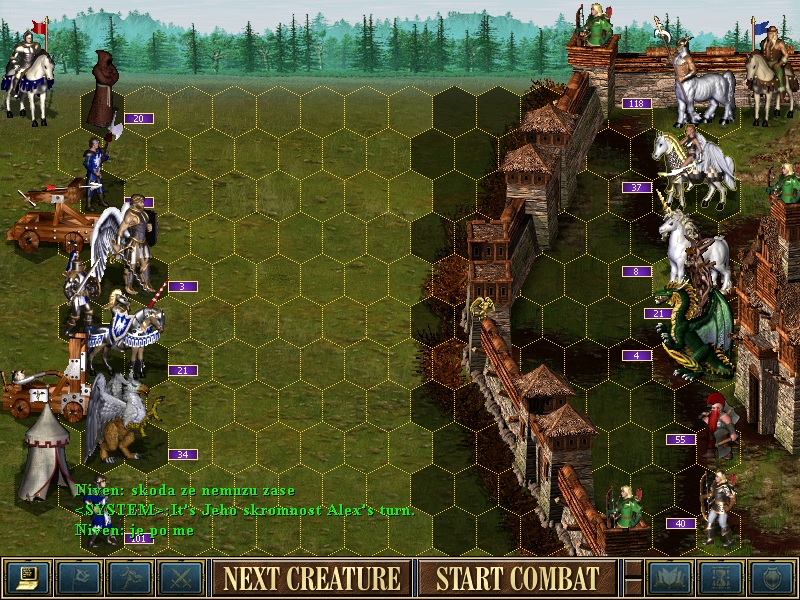This screenshot has height=600, width=800.
Task: Toggle auto-combat crossed swords button
Action: point(181,577)
